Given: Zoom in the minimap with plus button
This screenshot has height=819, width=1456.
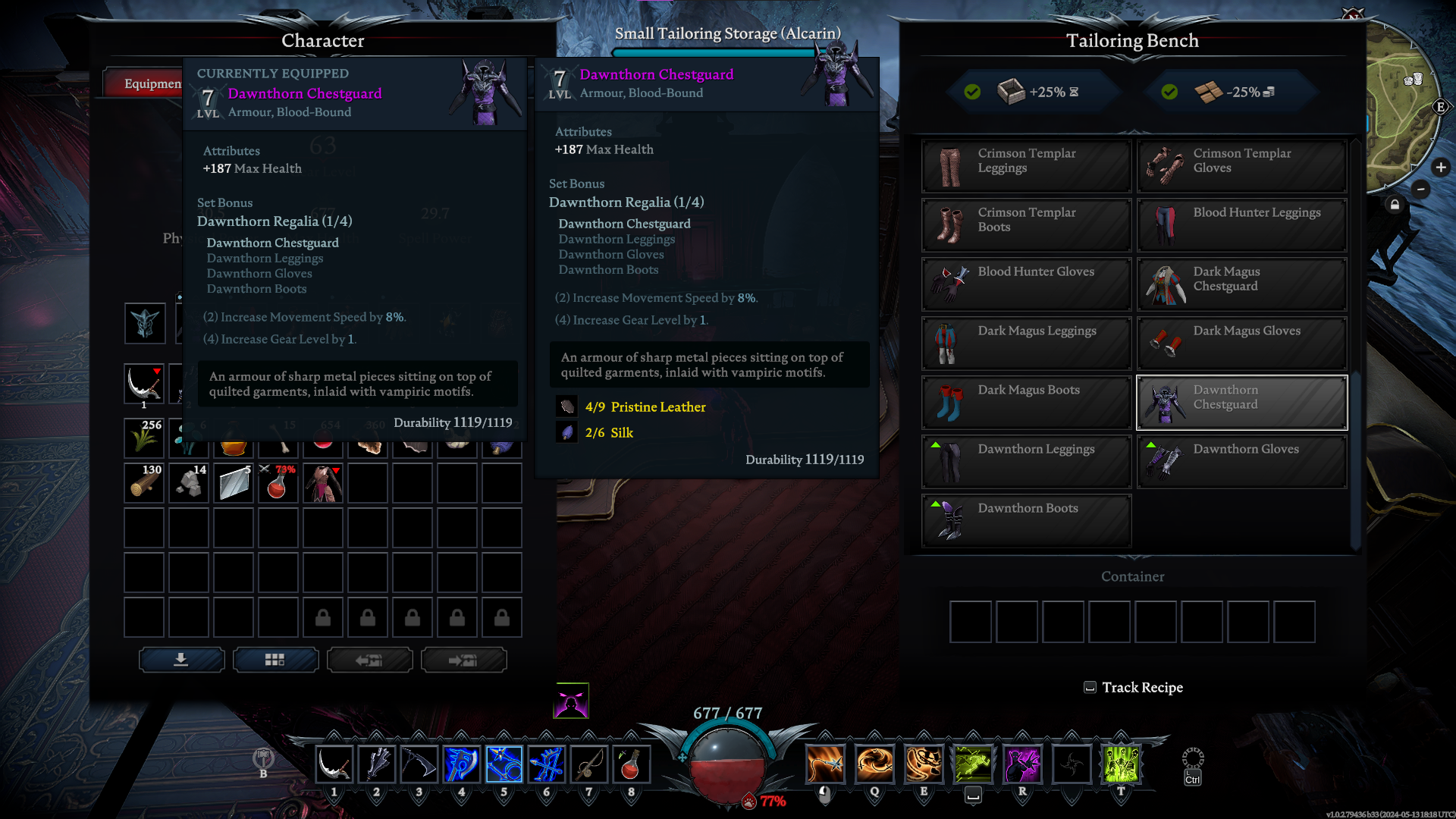Looking at the screenshot, I should (x=1441, y=168).
